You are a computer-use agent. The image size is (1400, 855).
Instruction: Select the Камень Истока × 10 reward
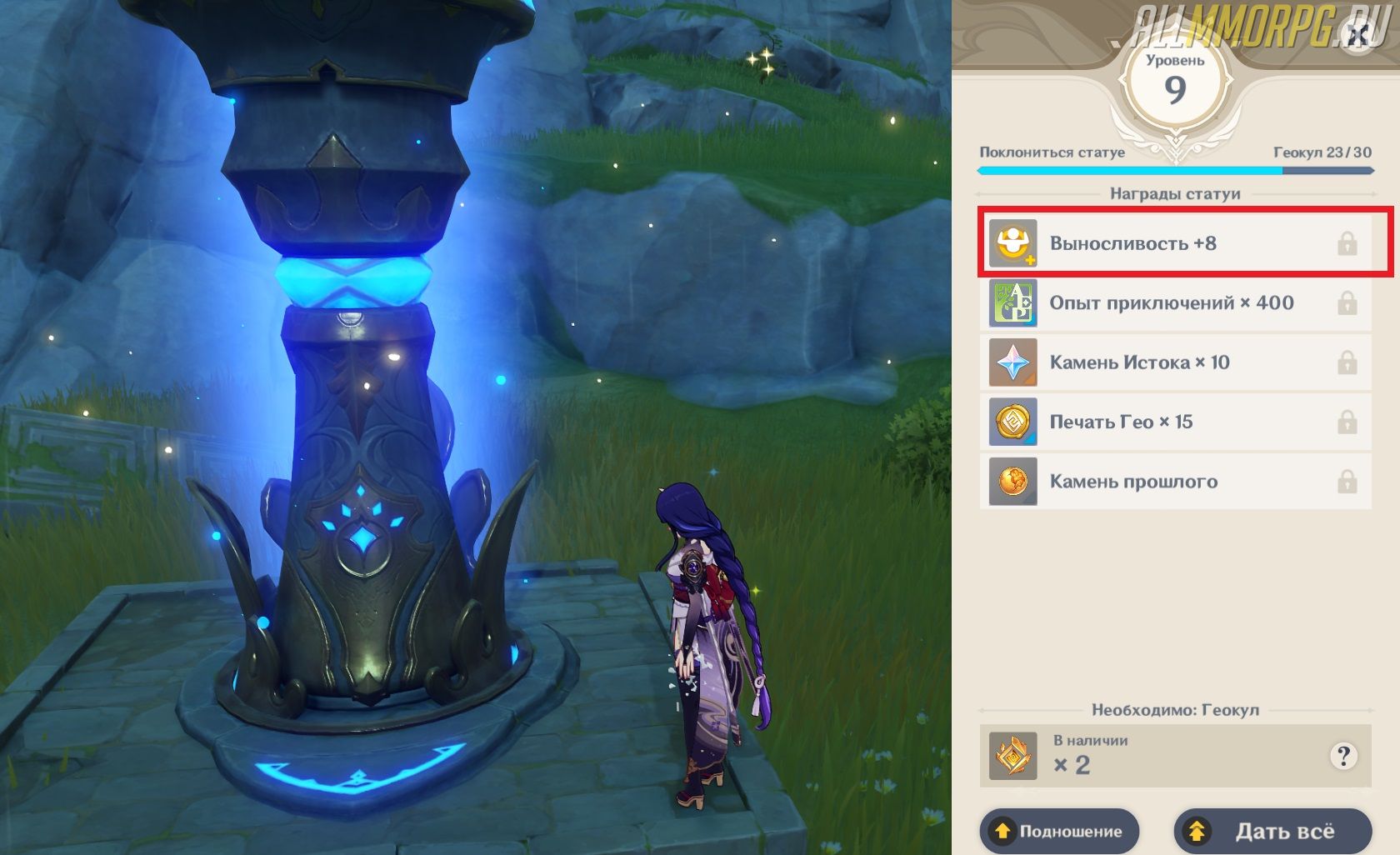click(1175, 362)
